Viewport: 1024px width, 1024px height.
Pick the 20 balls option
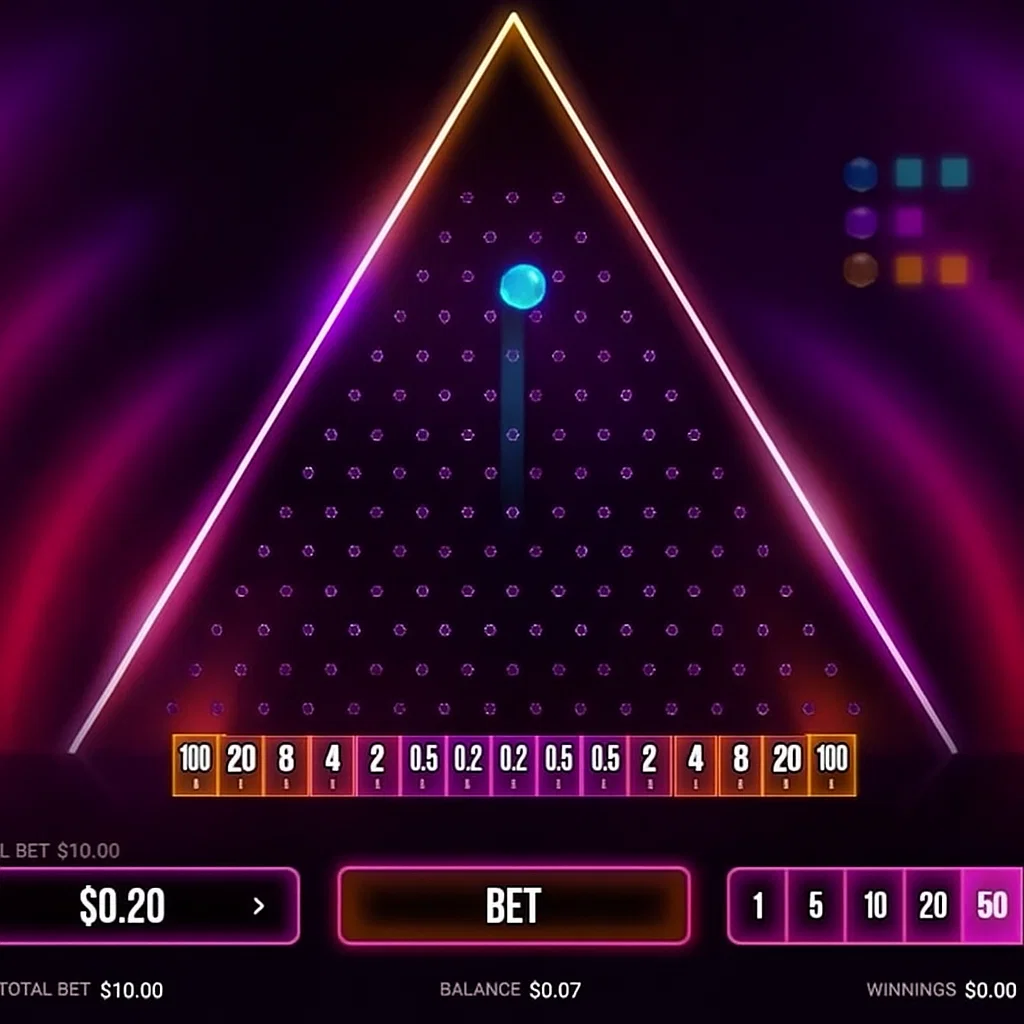(x=933, y=906)
